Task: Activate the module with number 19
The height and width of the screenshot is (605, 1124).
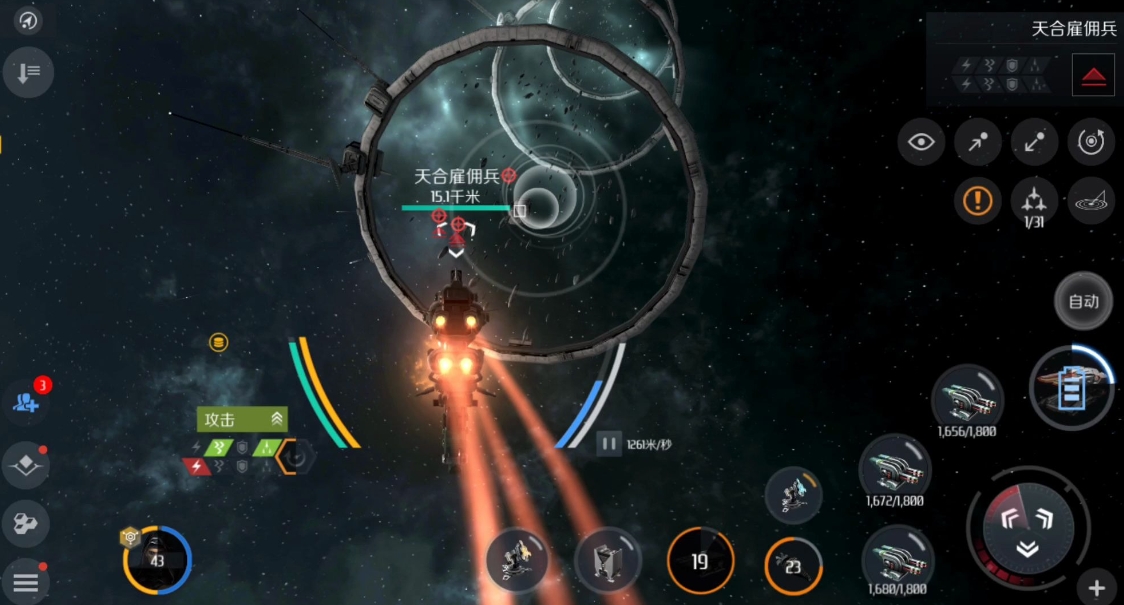Action: (700, 561)
